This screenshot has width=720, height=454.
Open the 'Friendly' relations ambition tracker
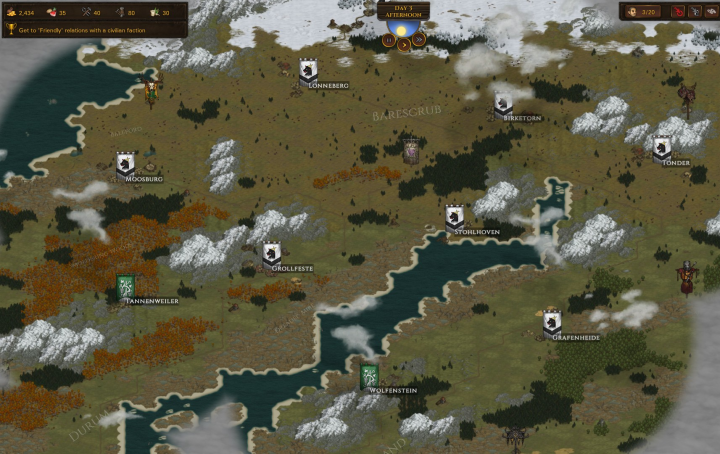(95, 30)
